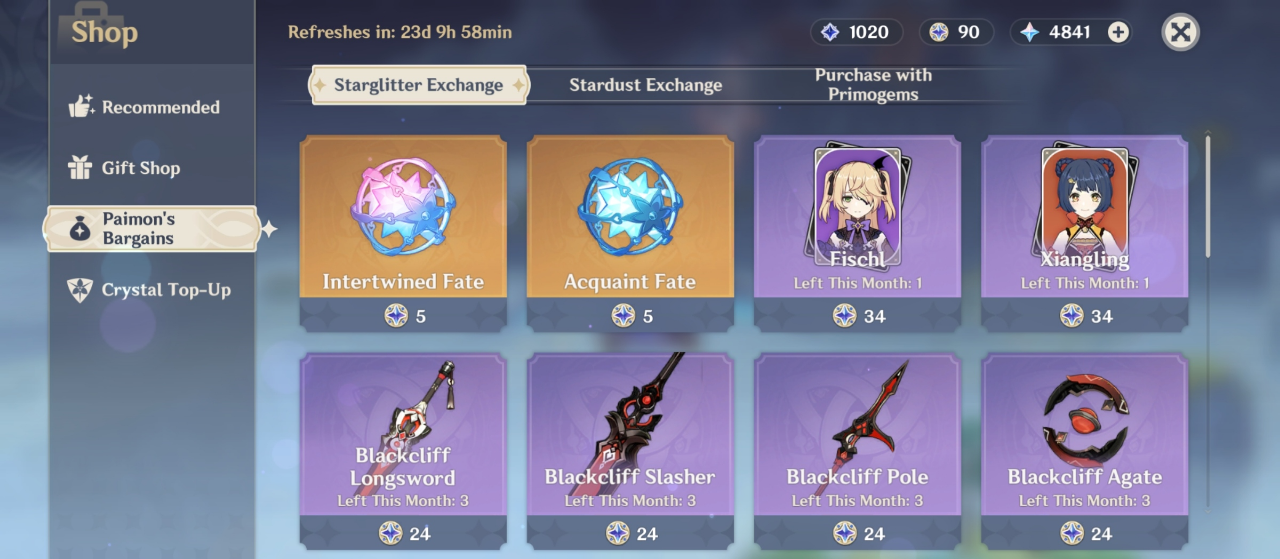
Task: Pick the Xiangling character card
Action: (x=1084, y=232)
